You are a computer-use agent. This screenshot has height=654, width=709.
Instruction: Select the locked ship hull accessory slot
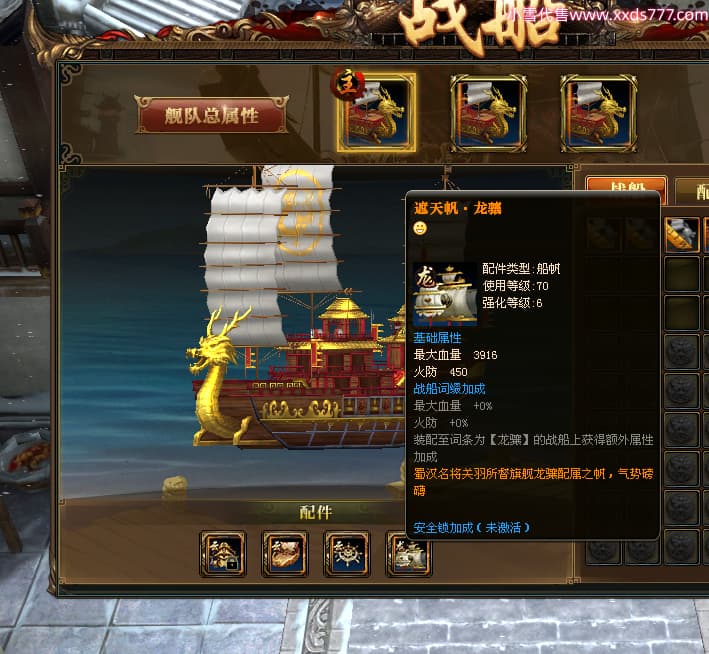223,554
